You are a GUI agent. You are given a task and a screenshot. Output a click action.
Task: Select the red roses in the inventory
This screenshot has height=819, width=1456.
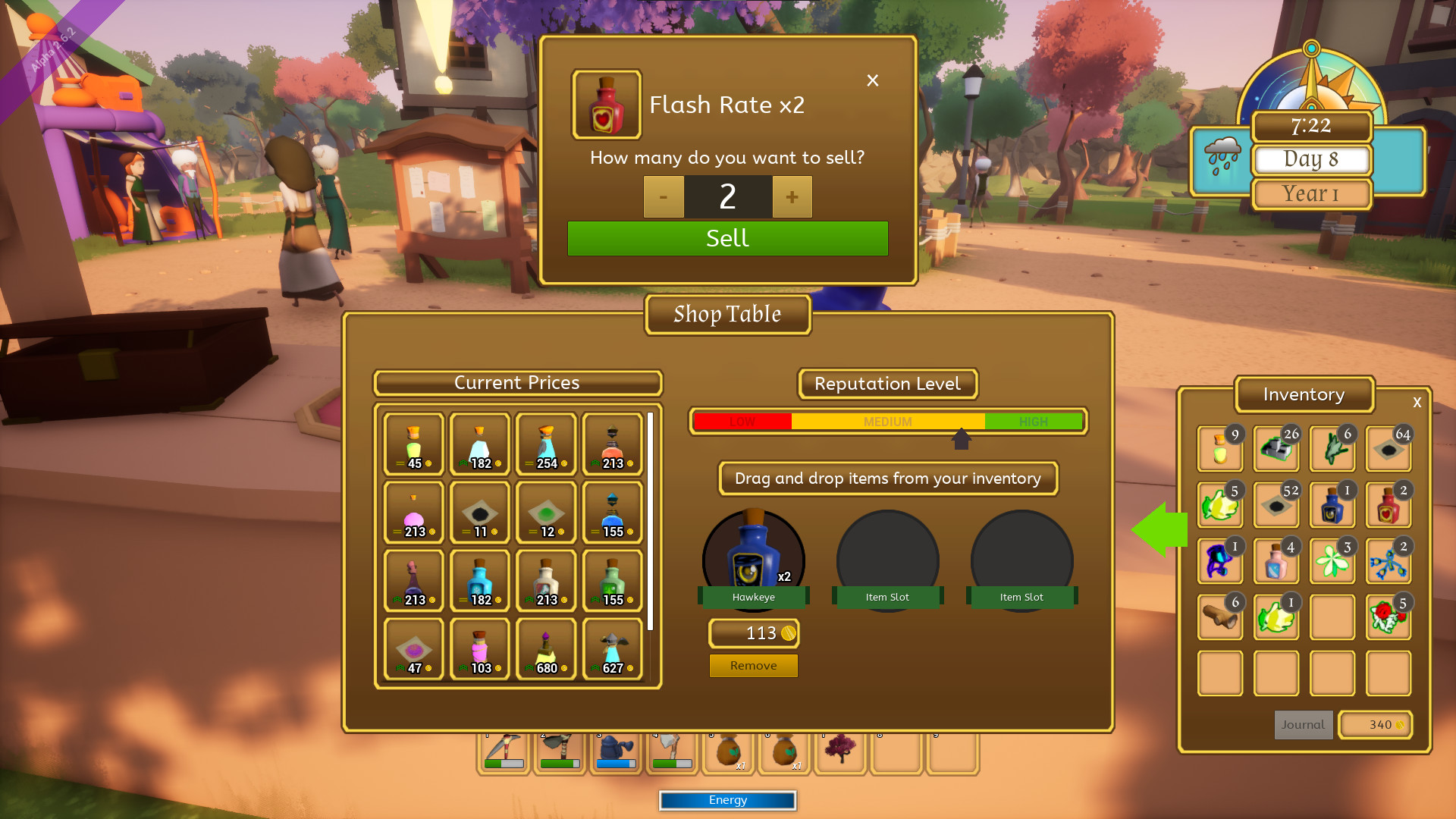1388,617
